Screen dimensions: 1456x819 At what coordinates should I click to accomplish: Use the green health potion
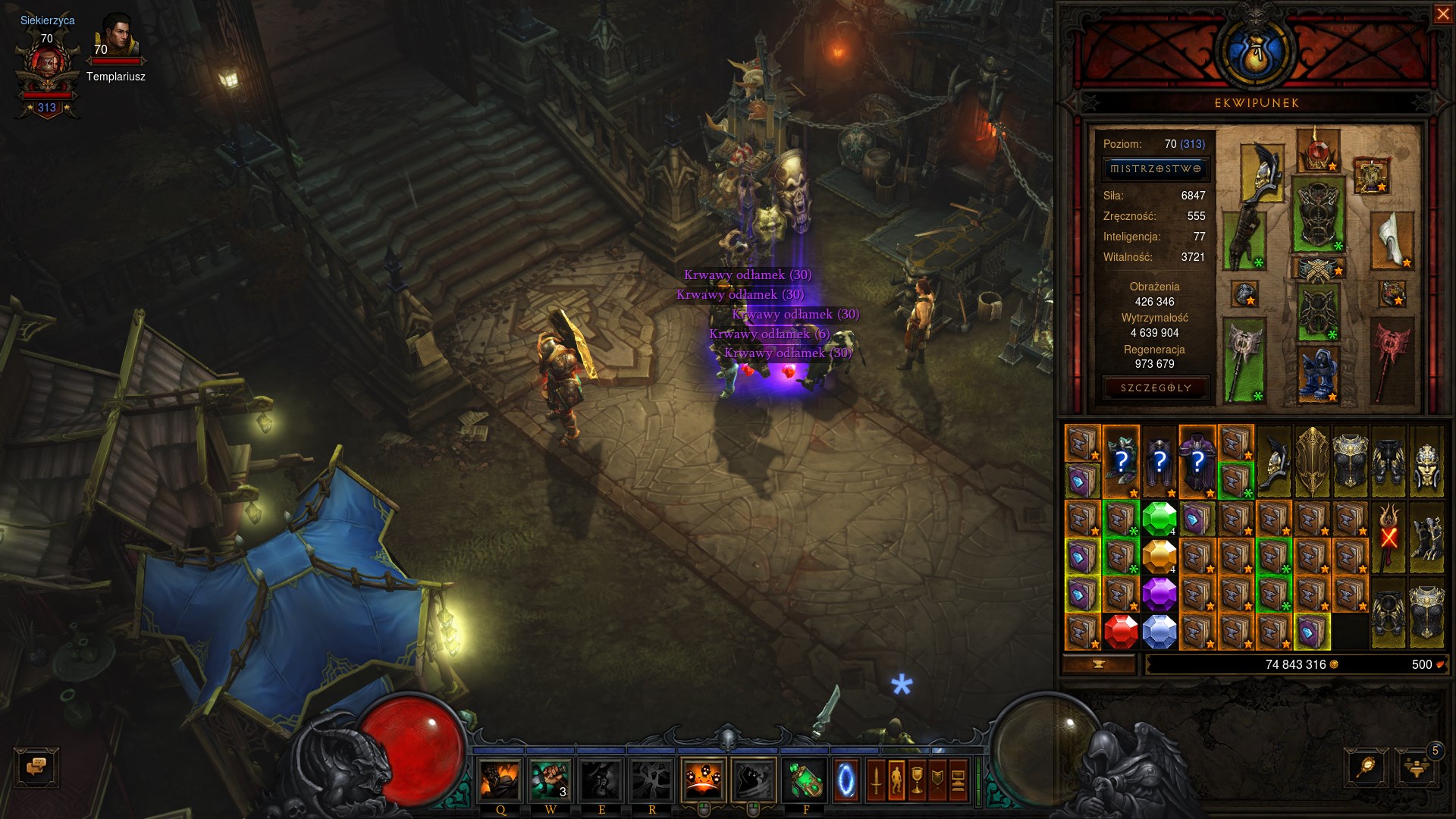coord(804,780)
